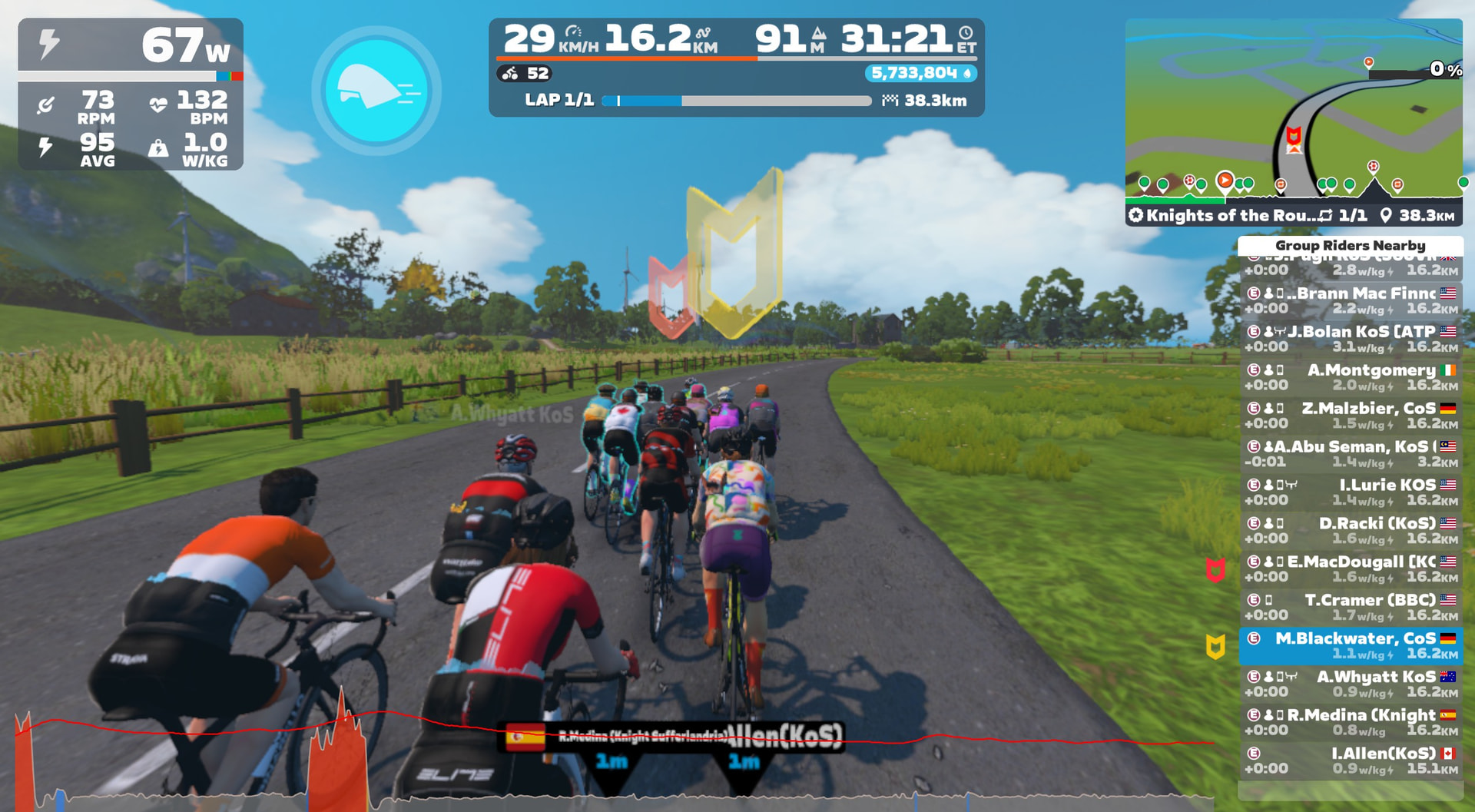
Task: Choose R.Medina in the riders list
Action: tap(1351, 723)
